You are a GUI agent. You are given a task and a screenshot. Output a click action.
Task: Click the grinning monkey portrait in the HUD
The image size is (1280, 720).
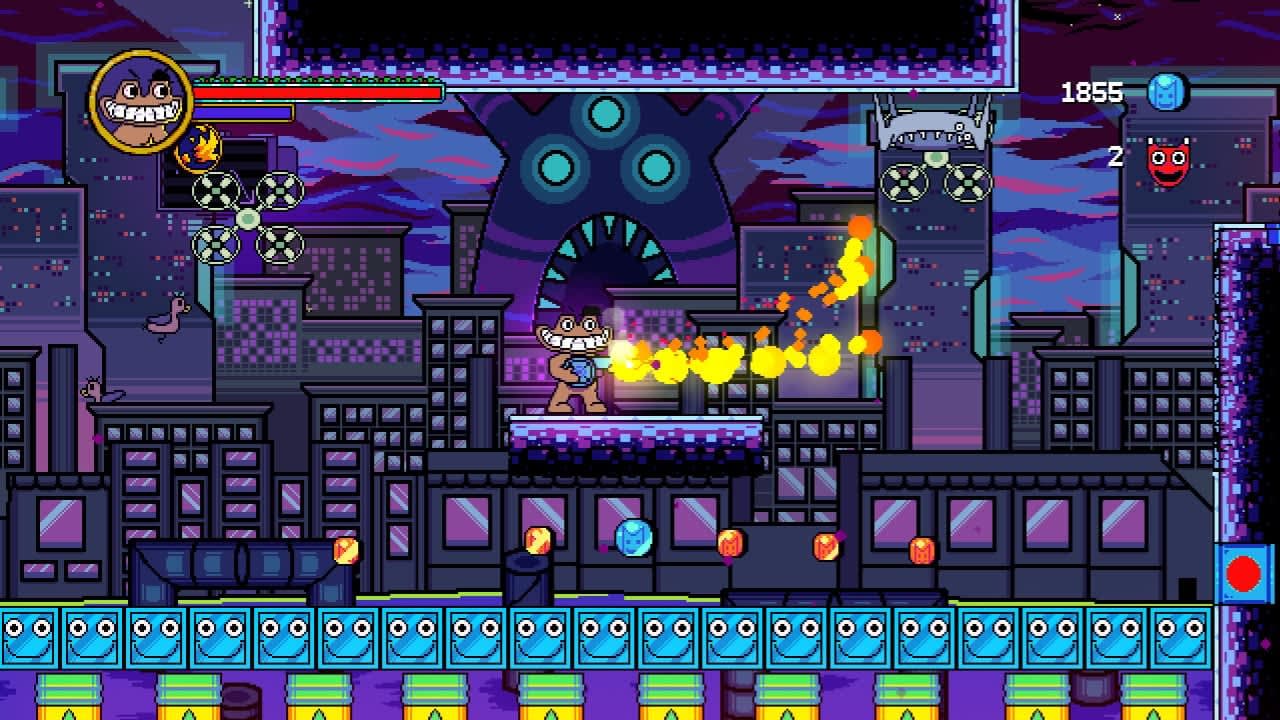[139, 104]
